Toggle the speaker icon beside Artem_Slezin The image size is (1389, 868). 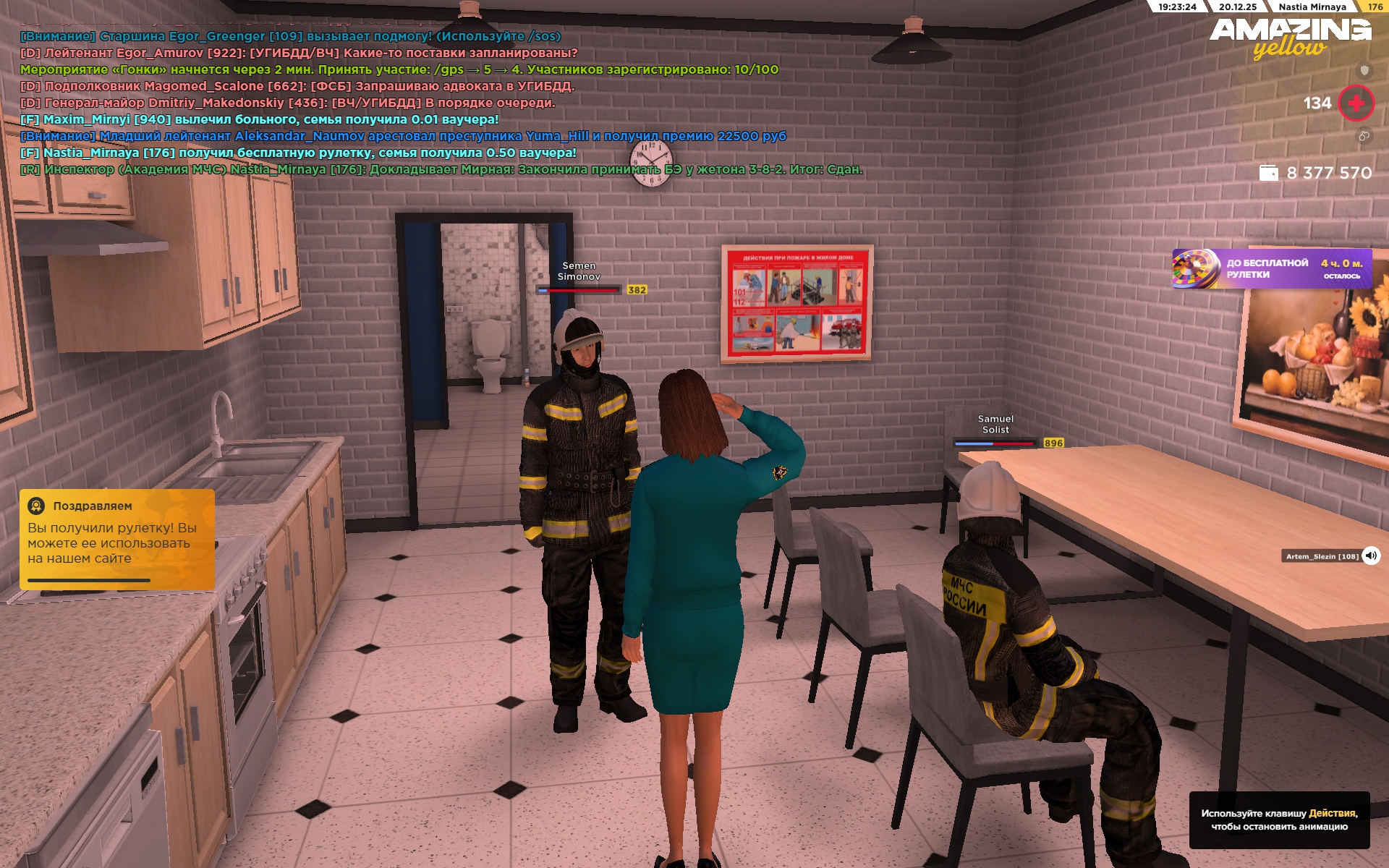(x=1370, y=556)
